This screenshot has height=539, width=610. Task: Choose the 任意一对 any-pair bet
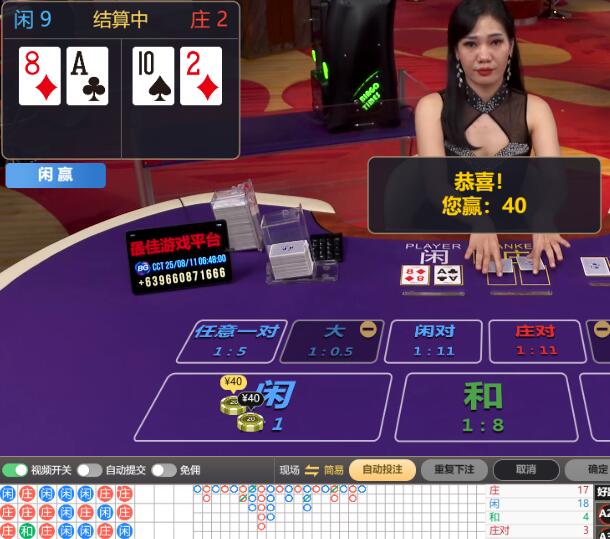pos(234,340)
